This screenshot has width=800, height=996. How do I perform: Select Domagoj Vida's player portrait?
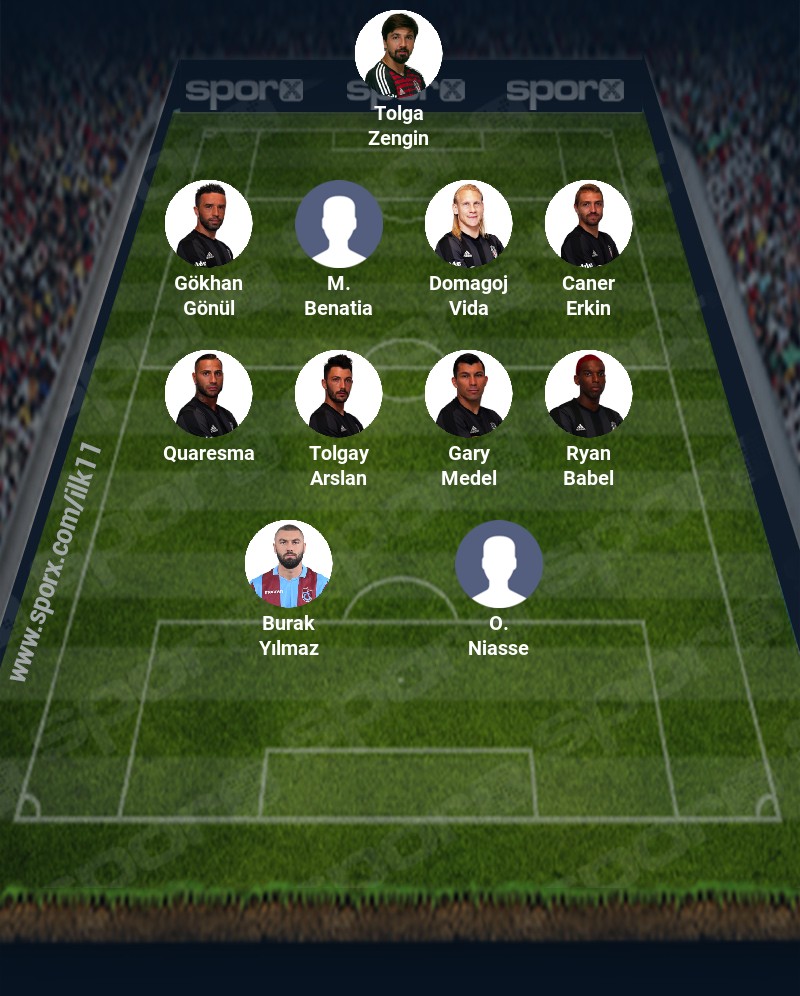coord(468,223)
